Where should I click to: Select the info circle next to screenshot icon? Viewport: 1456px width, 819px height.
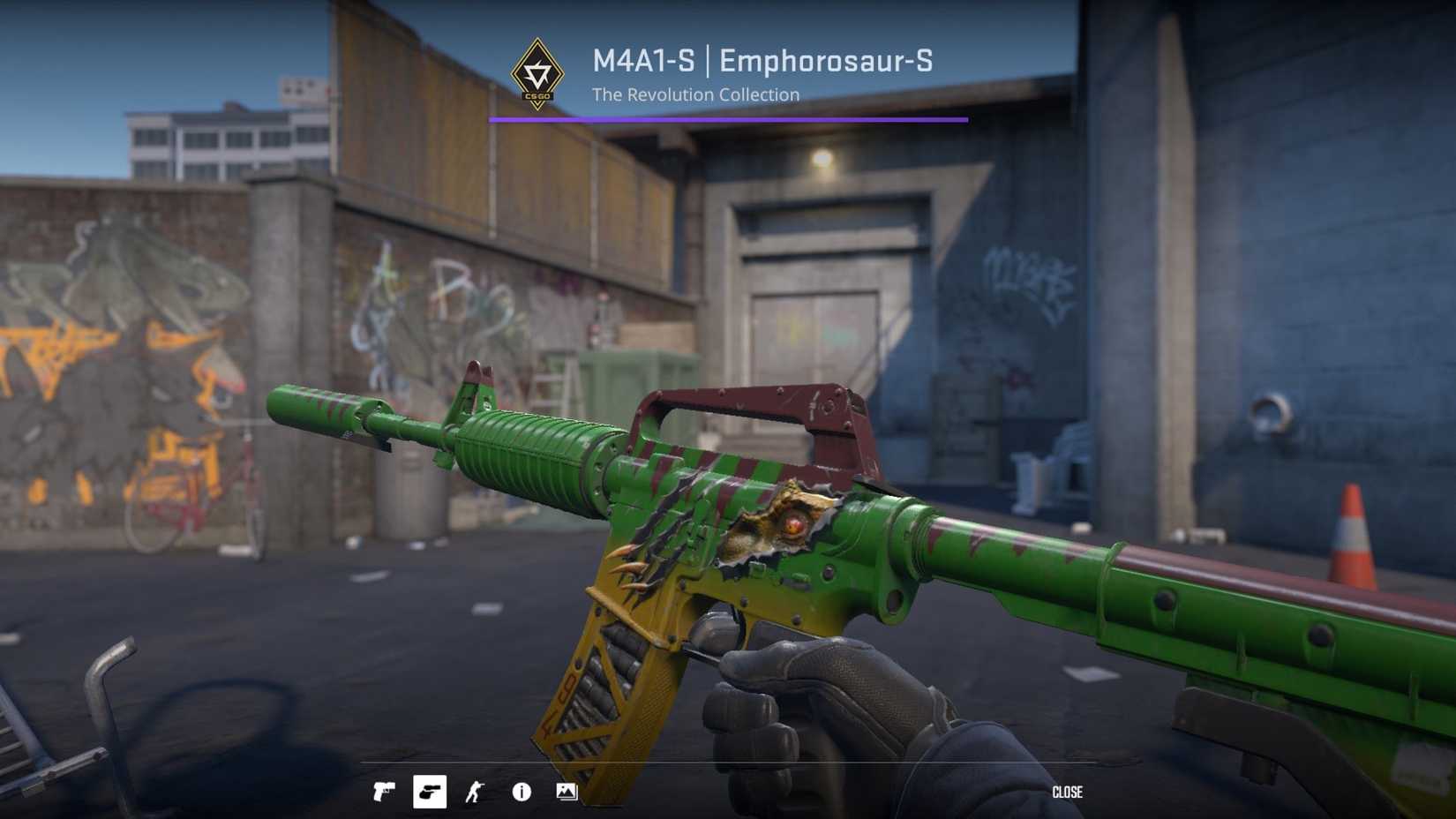click(x=521, y=792)
